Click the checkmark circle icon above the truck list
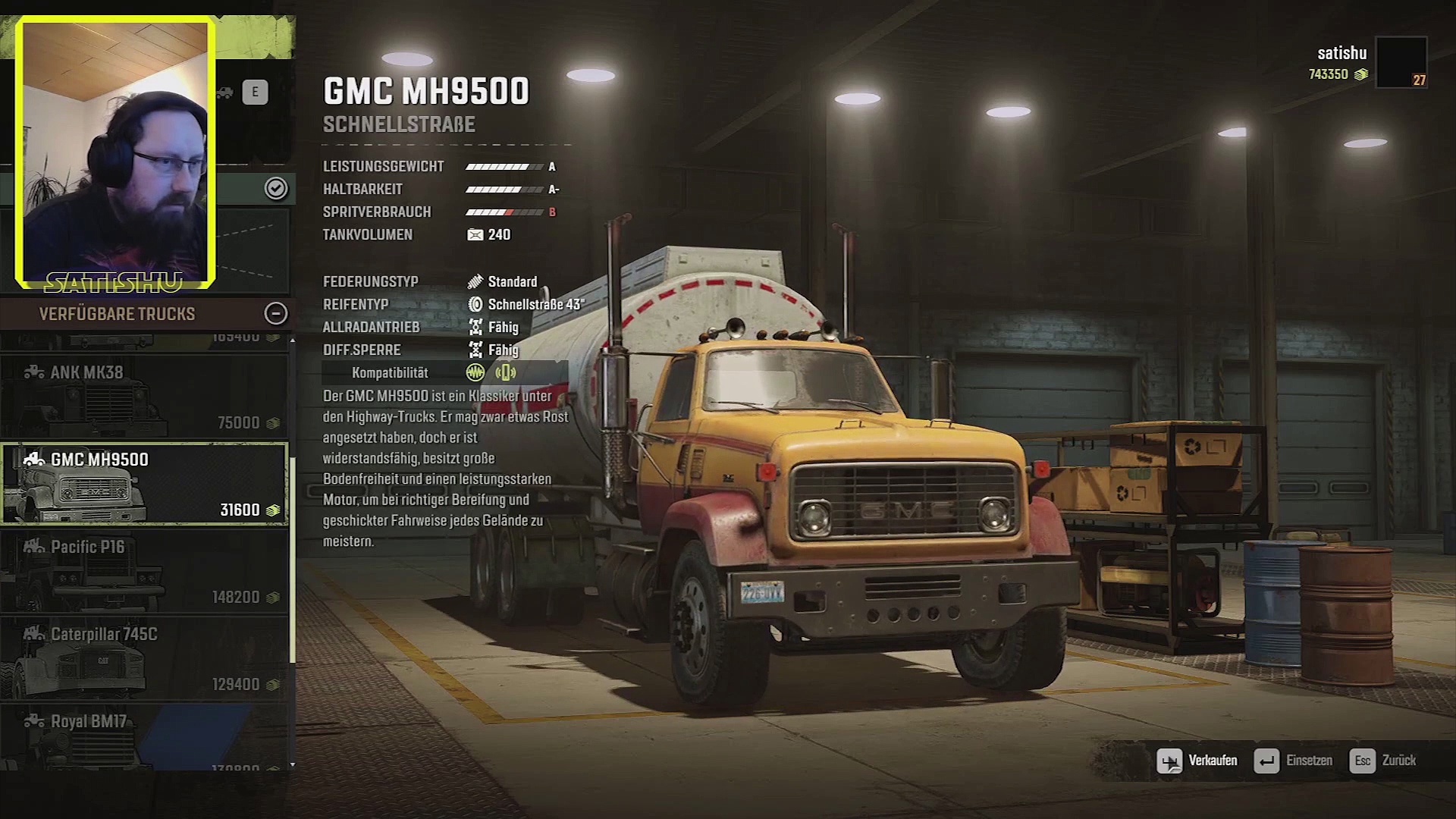 [275, 188]
